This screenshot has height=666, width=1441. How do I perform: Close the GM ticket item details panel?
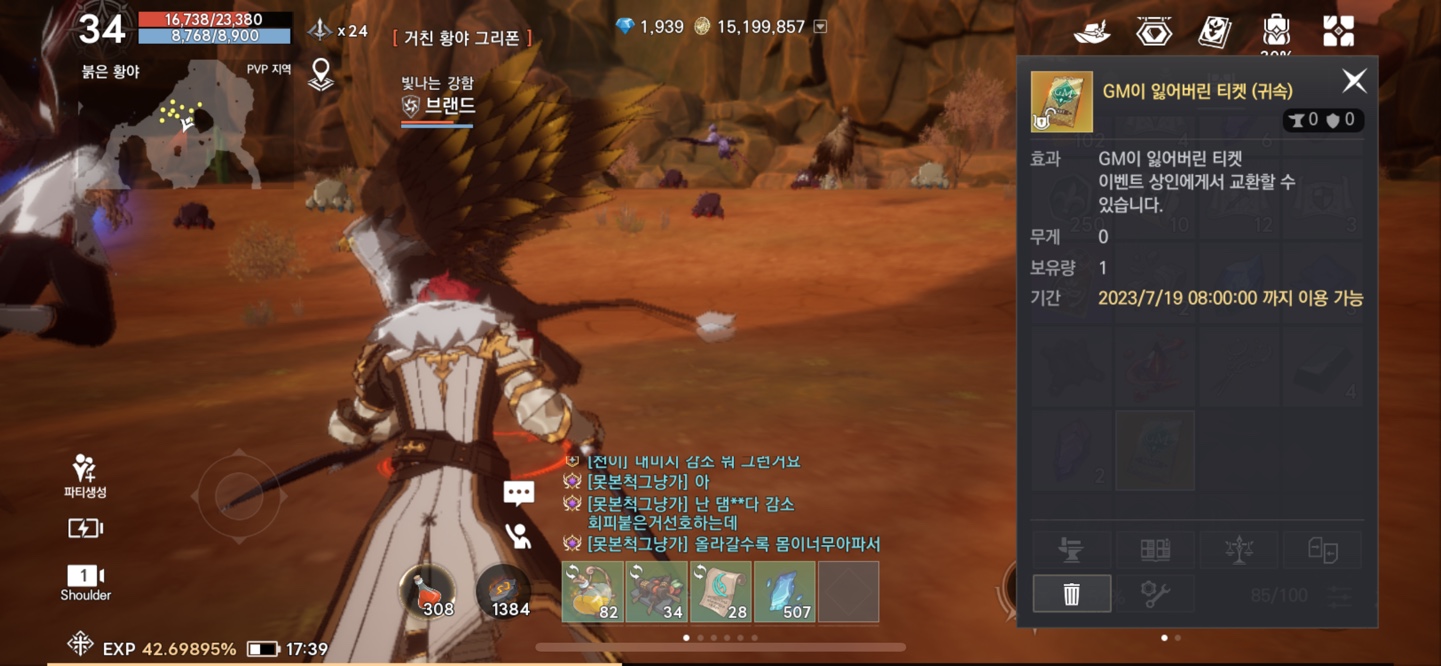pyautogui.click(x=1354, y=81)
